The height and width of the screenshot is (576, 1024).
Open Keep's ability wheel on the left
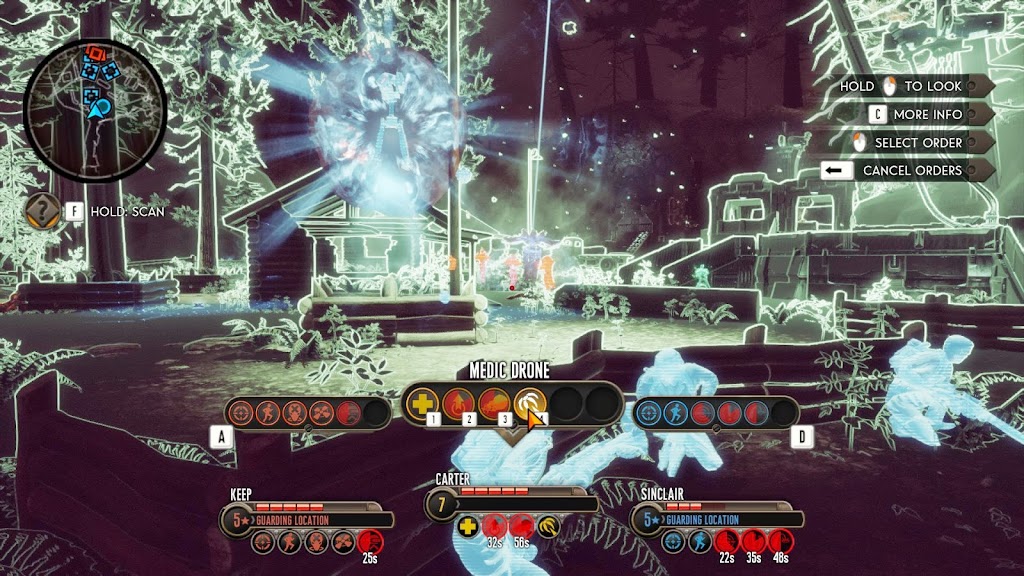coord(307,412)
